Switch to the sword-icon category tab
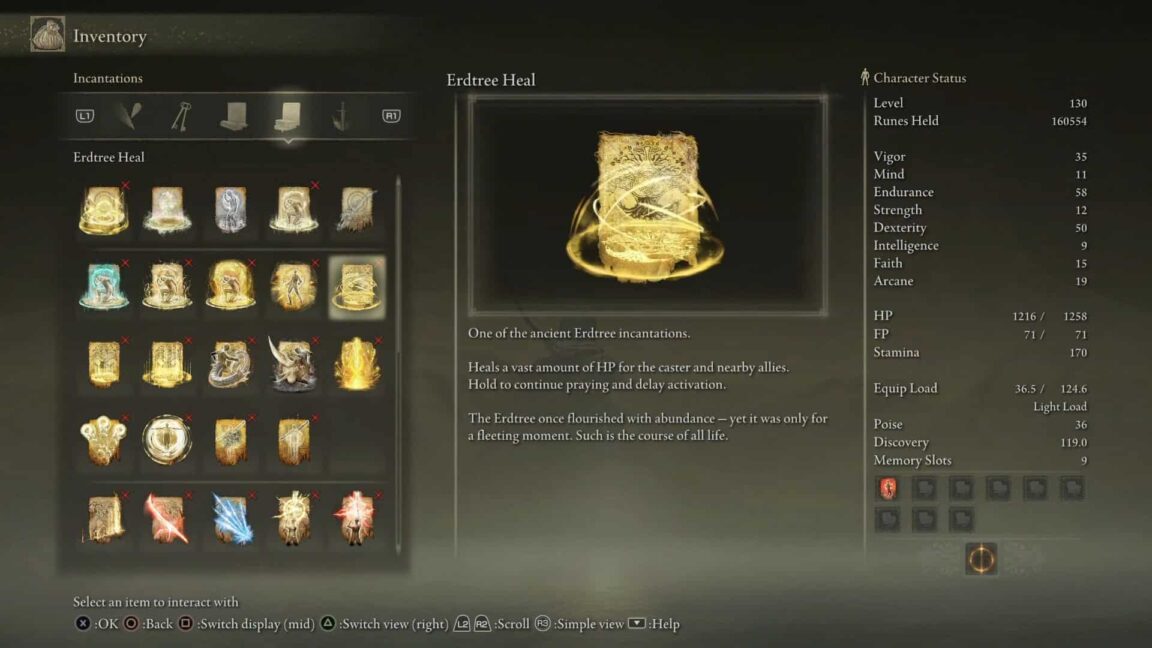Viewport: 1152px width, 648px height. [340, 116]
